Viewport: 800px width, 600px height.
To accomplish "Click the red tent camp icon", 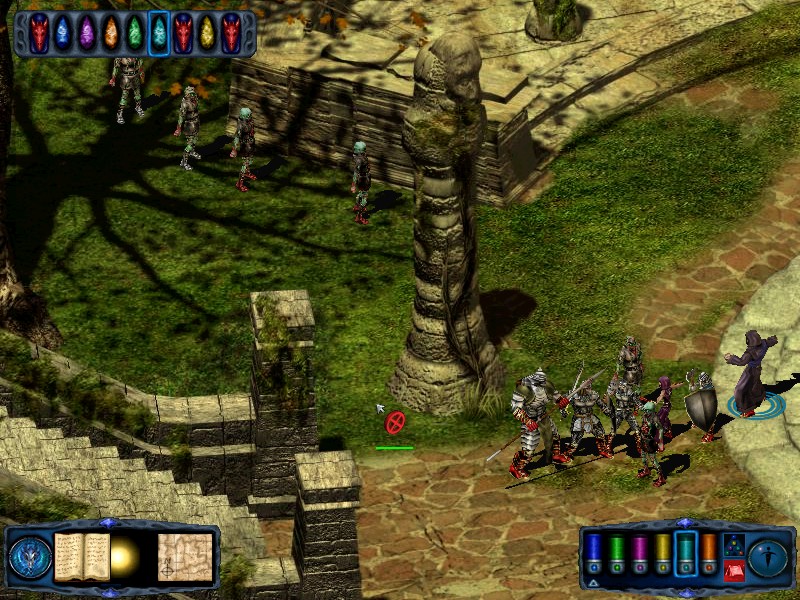I will pos(733,570).
